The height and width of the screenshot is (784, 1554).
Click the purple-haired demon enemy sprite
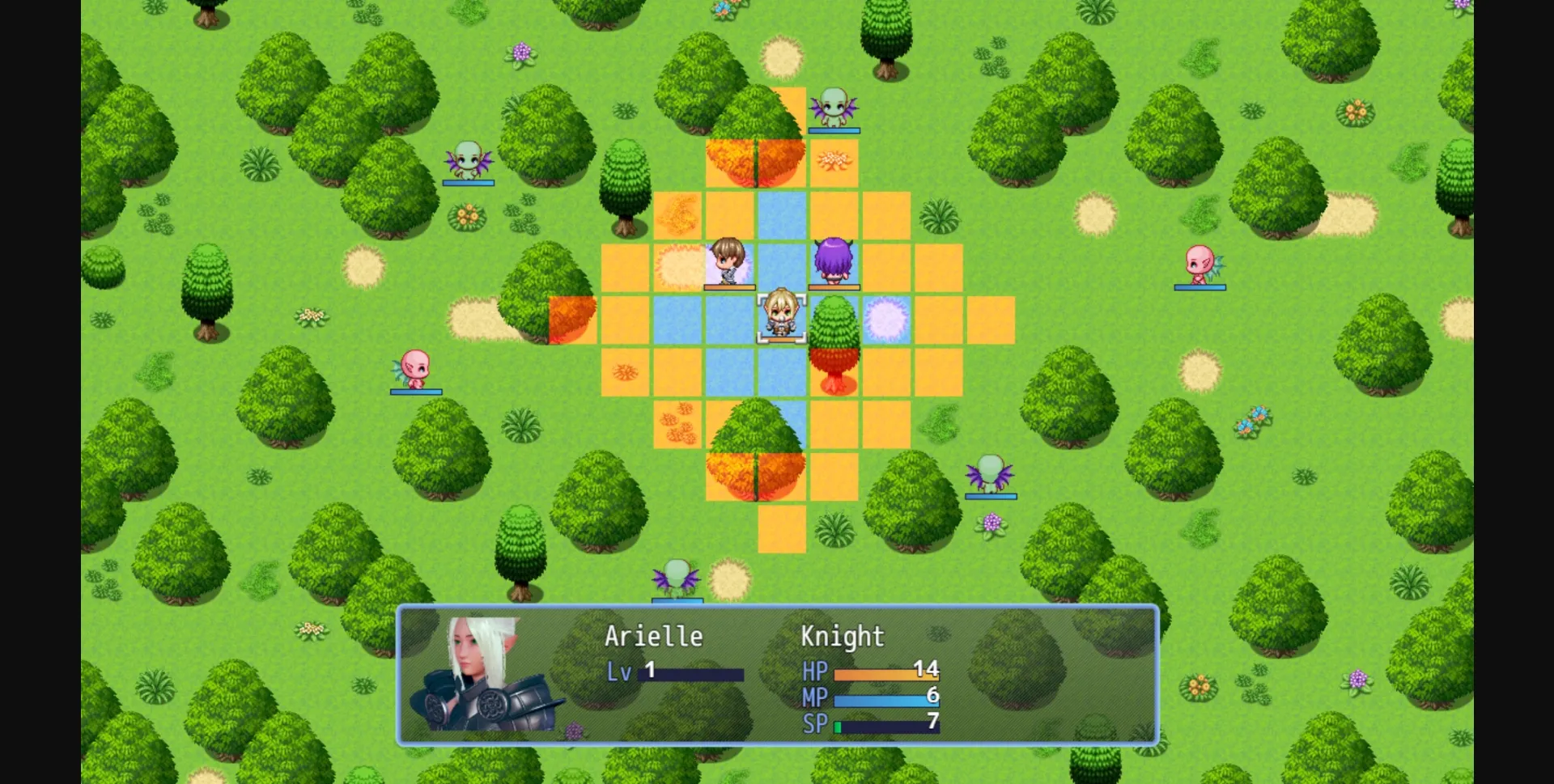coord(834,259)
